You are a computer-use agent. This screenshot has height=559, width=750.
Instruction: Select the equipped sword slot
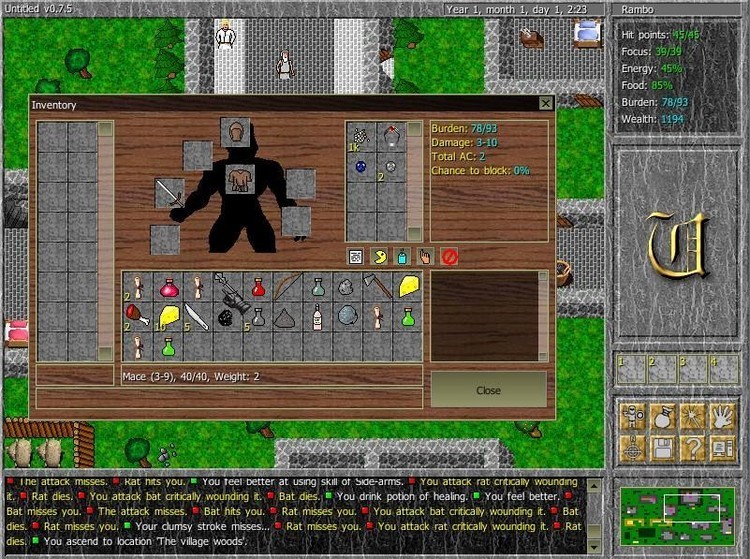point(170,194)
